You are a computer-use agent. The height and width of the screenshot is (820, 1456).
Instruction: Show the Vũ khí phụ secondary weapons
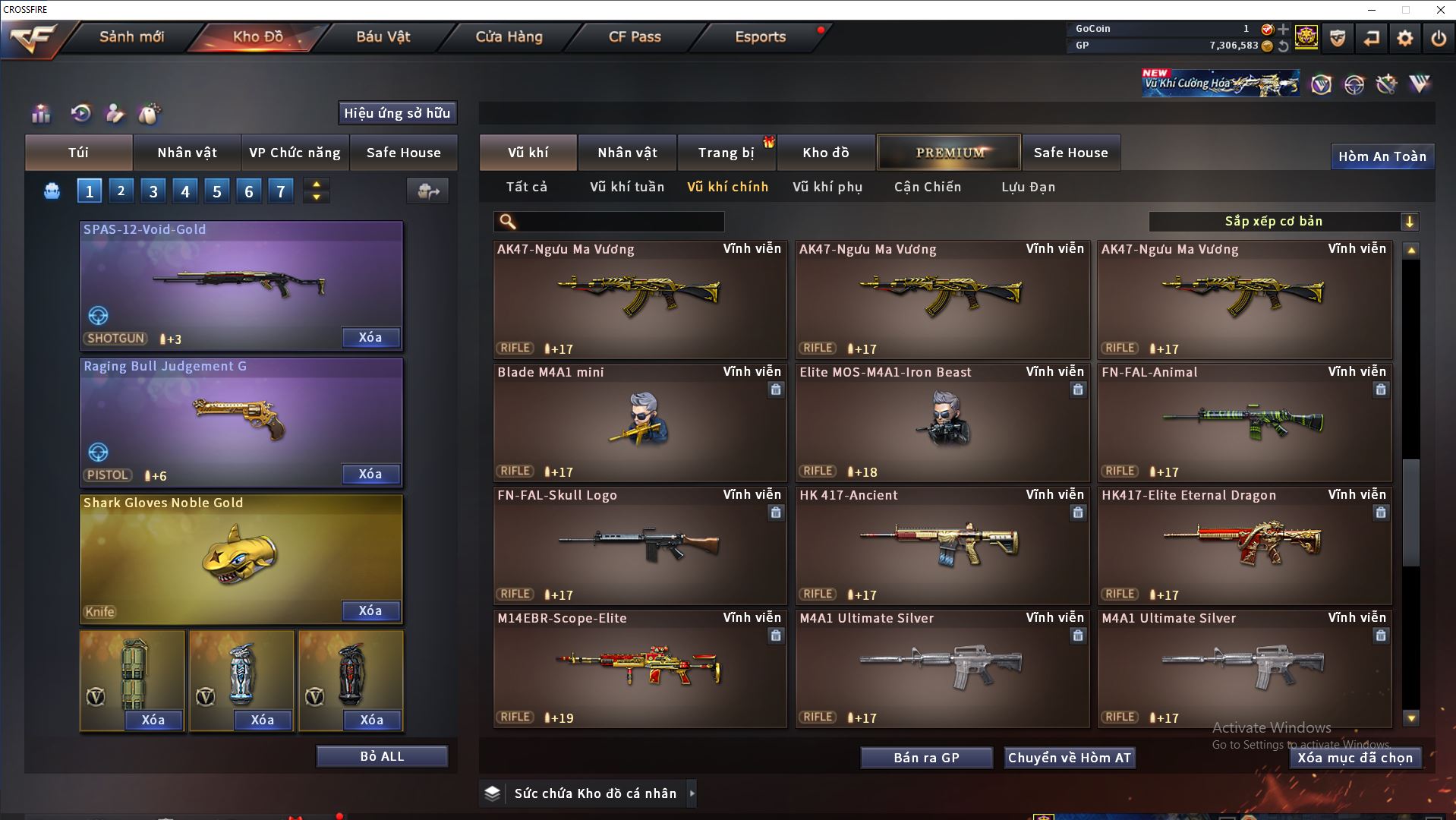point(827,187)
